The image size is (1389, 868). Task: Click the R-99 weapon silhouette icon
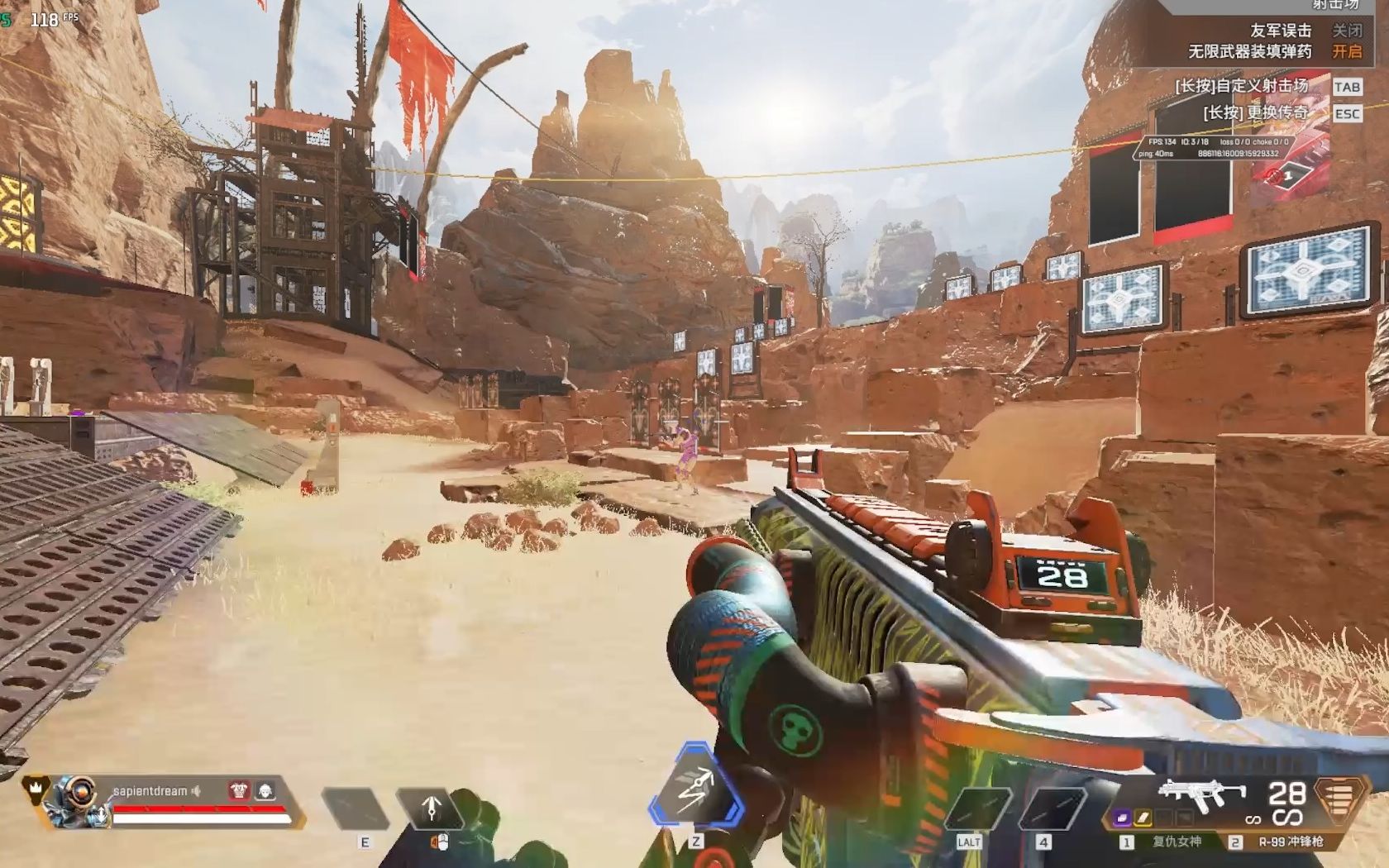[1201, 794]
